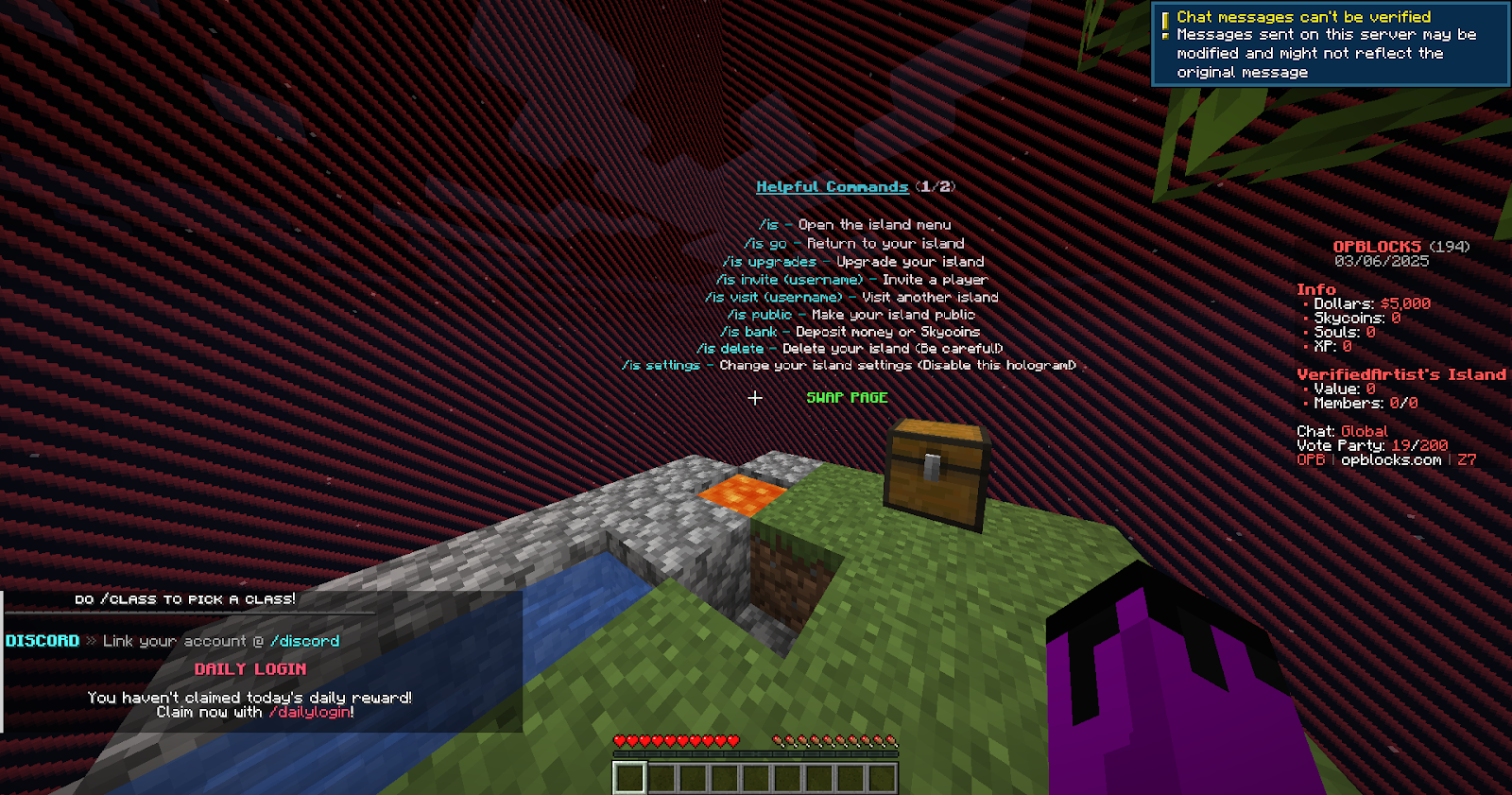
Task: Expand the Helpful Commands page indicator
Action: [935, 186]
